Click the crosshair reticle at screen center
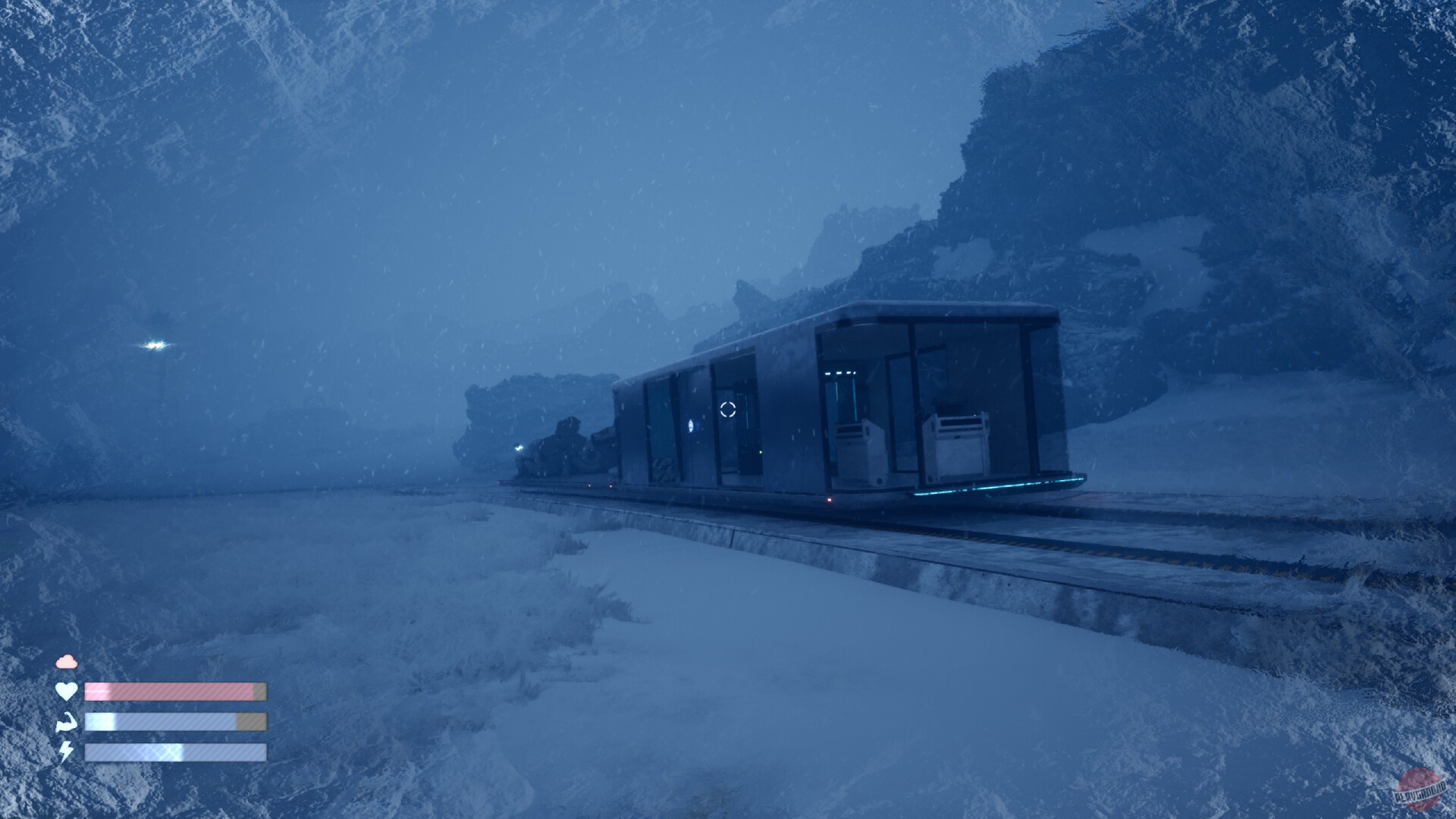Image resolution: width=1456 pixels, height=819 pixels. 727,410
